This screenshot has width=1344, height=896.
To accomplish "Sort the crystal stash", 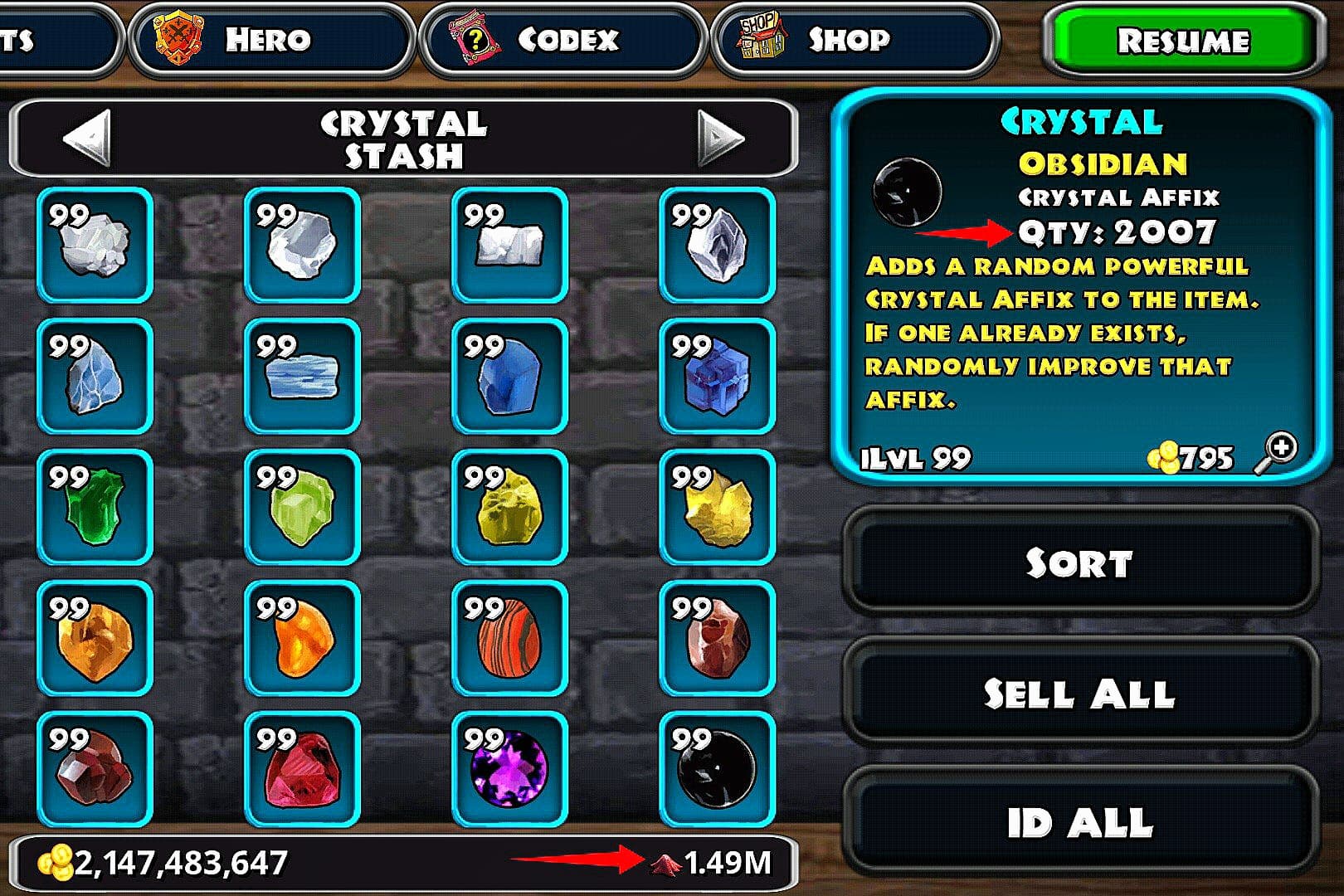I will coord(1079,563).
